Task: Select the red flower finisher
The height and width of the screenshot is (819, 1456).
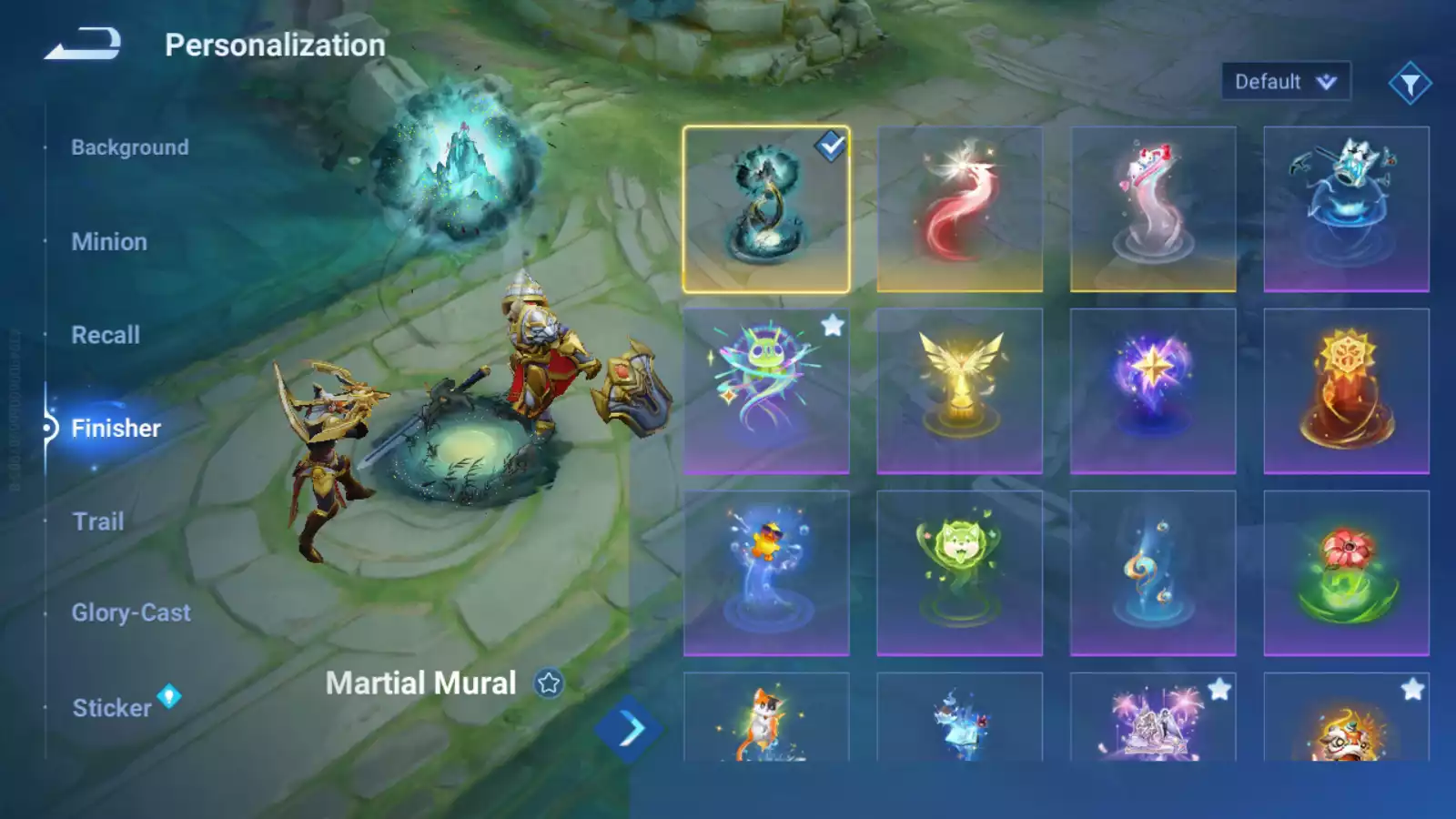Action: tap(1346, 573)
